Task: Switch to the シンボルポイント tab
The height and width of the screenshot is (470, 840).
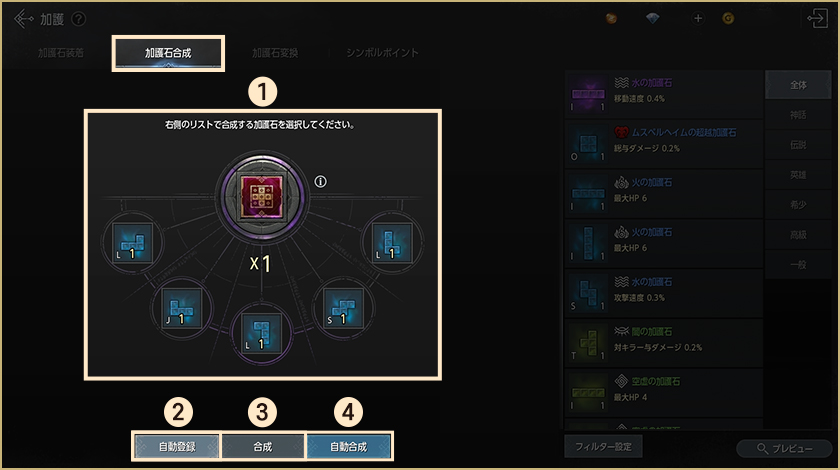Action: [x=382, y=53]
